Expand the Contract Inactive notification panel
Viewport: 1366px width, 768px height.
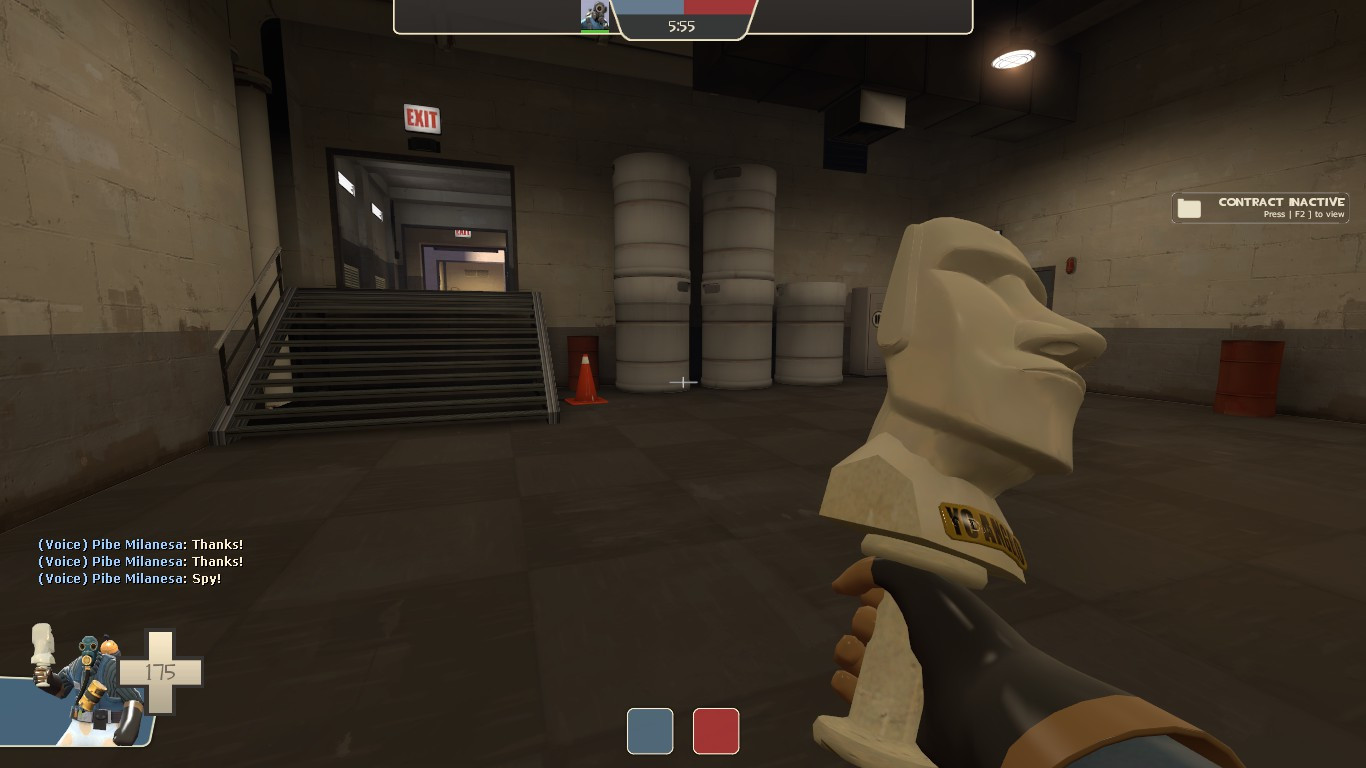point(1259,207)
